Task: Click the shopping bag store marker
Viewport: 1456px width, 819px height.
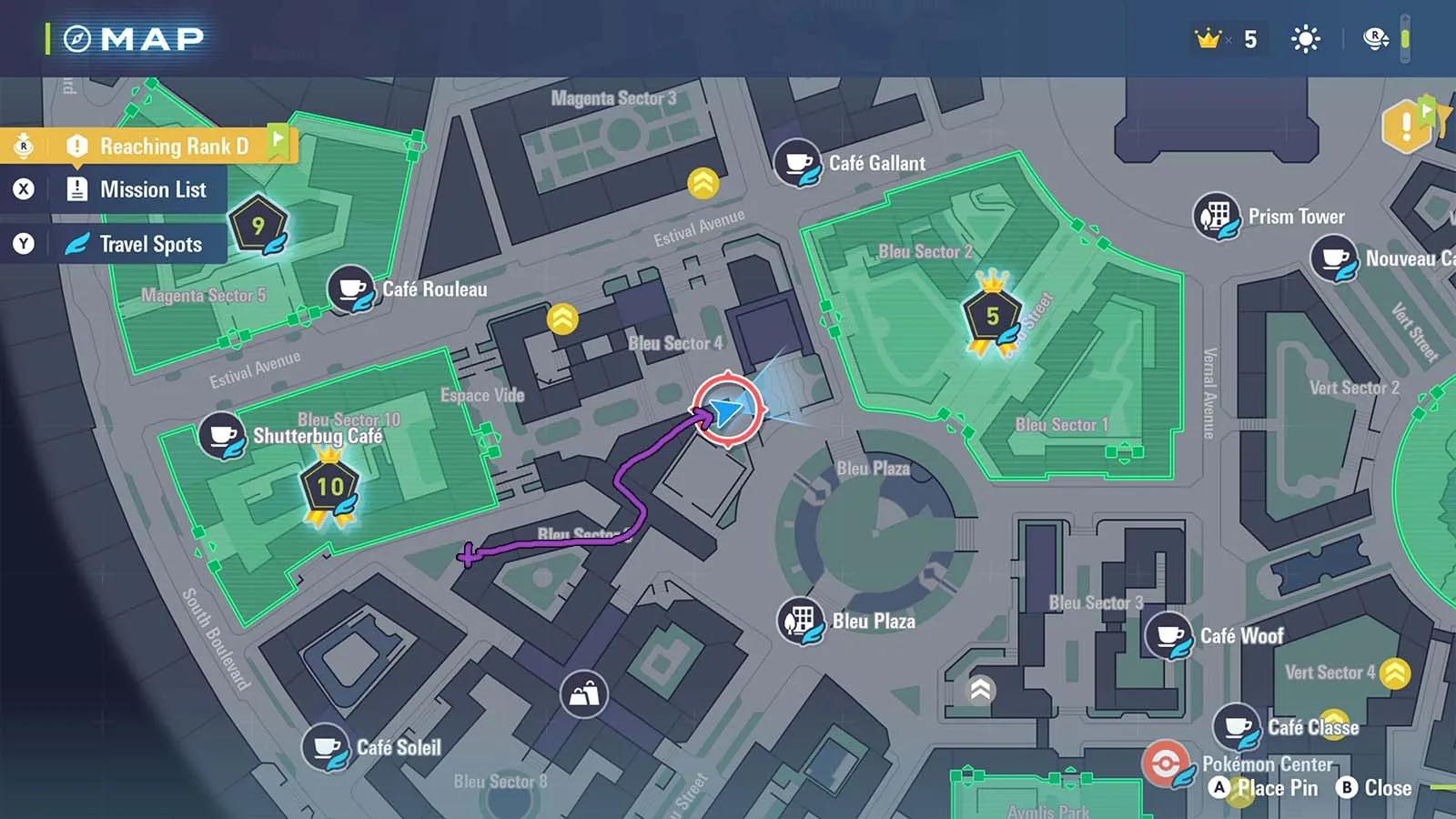Action: pyautogui.click(x=583, y=695)
